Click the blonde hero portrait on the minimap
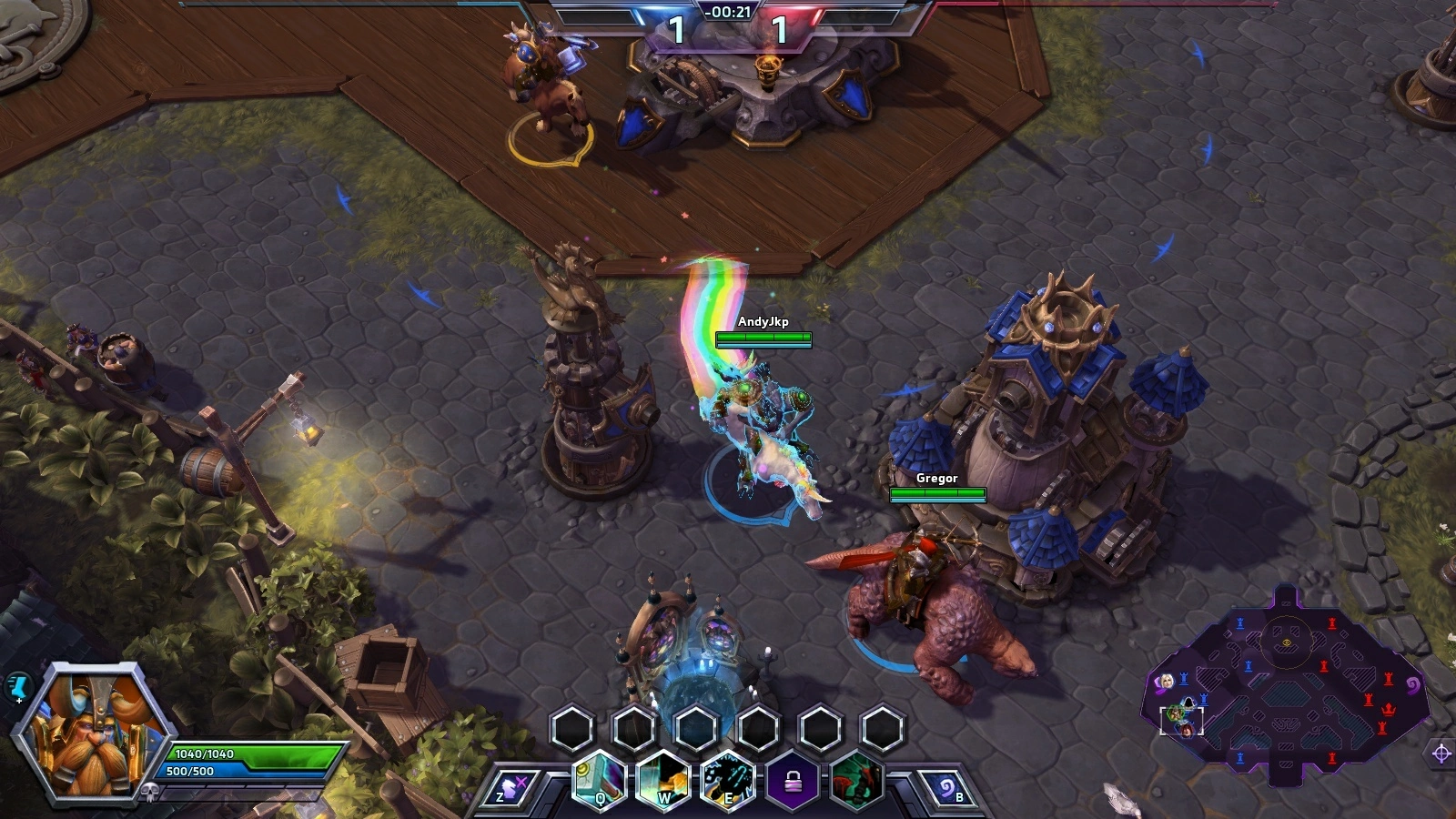The width and height of the screenshot is (1456, 819). click(x=1166, y=682)
